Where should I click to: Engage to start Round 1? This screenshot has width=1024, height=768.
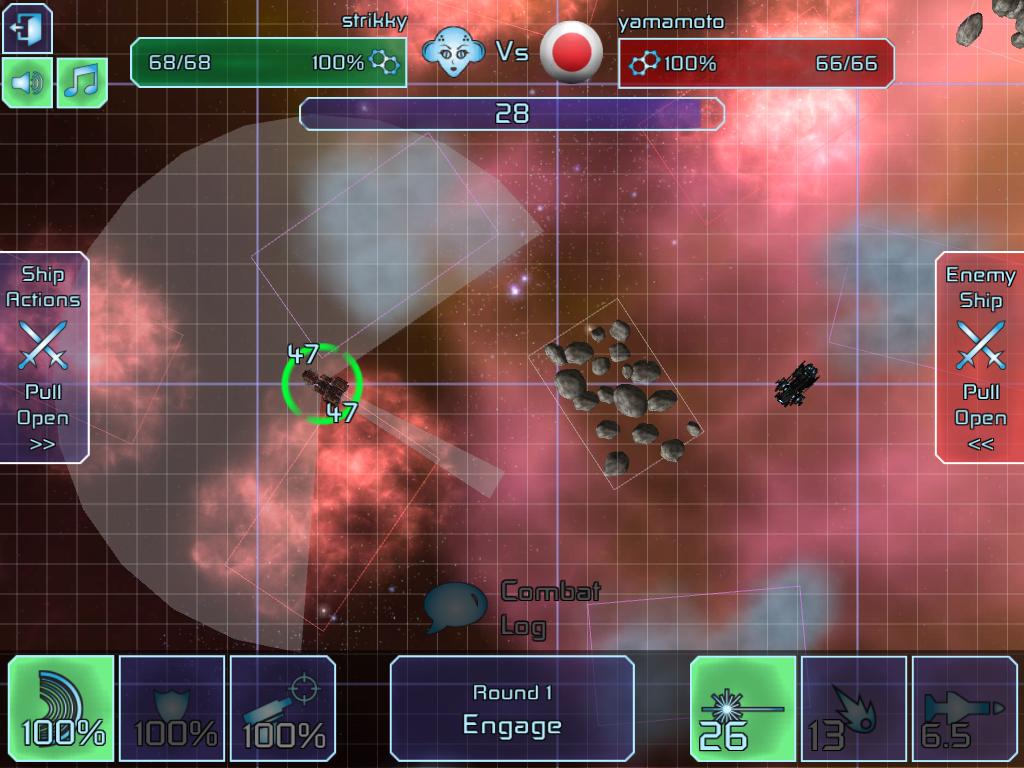click(512, 709)
